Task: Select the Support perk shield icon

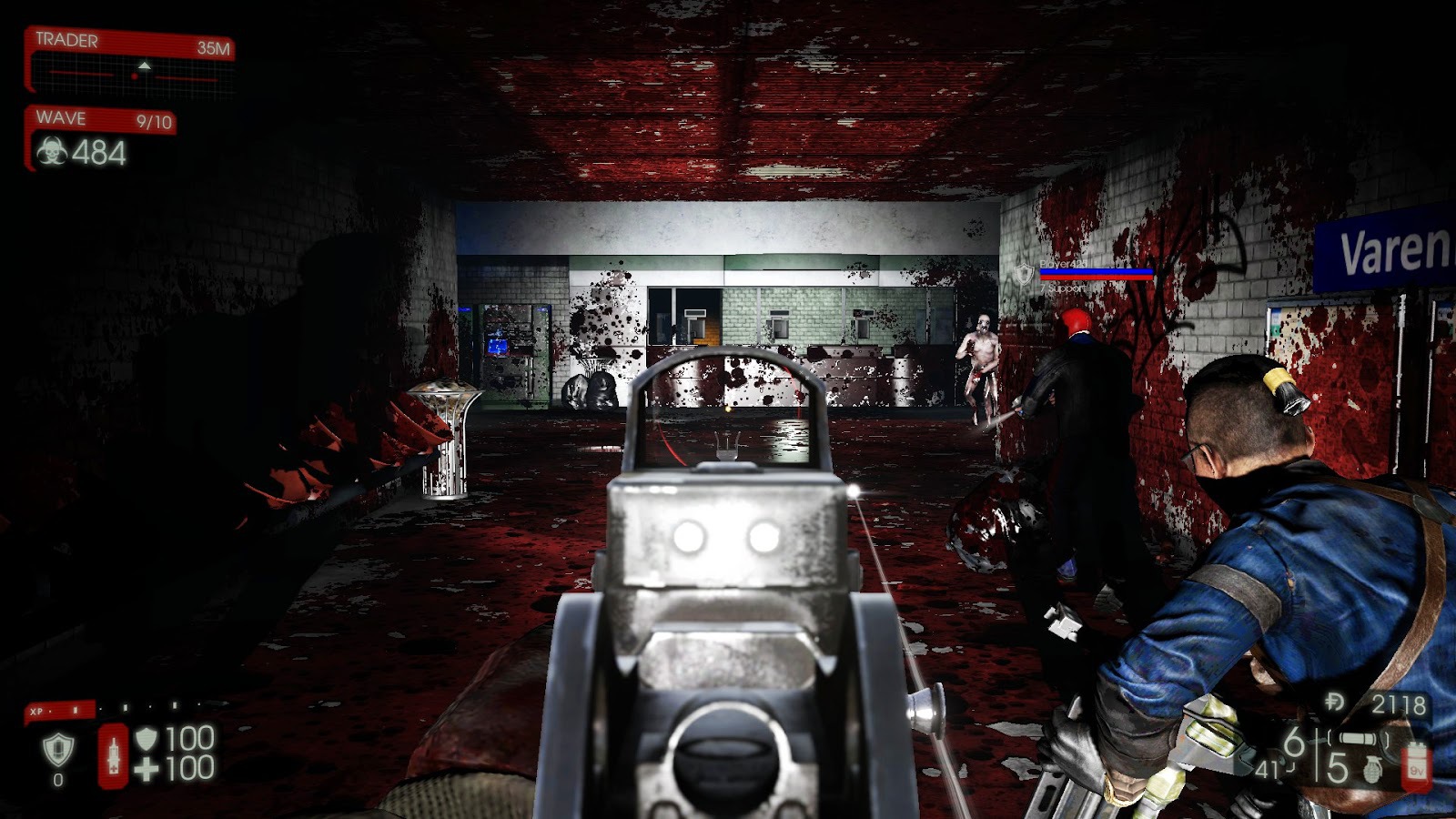Action: point(58,750)
